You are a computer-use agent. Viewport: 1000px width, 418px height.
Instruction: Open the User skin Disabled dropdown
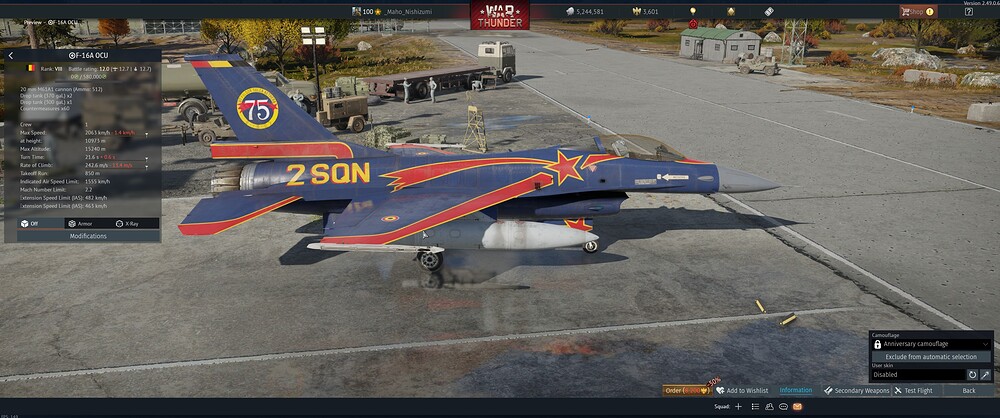916,375
